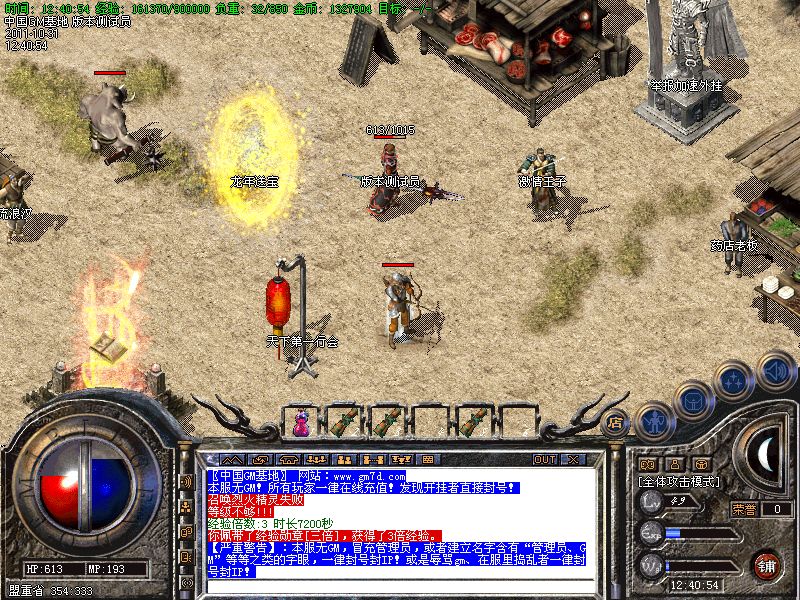
Task: Open the inventory bag icon
Action: tap(693, 399)
